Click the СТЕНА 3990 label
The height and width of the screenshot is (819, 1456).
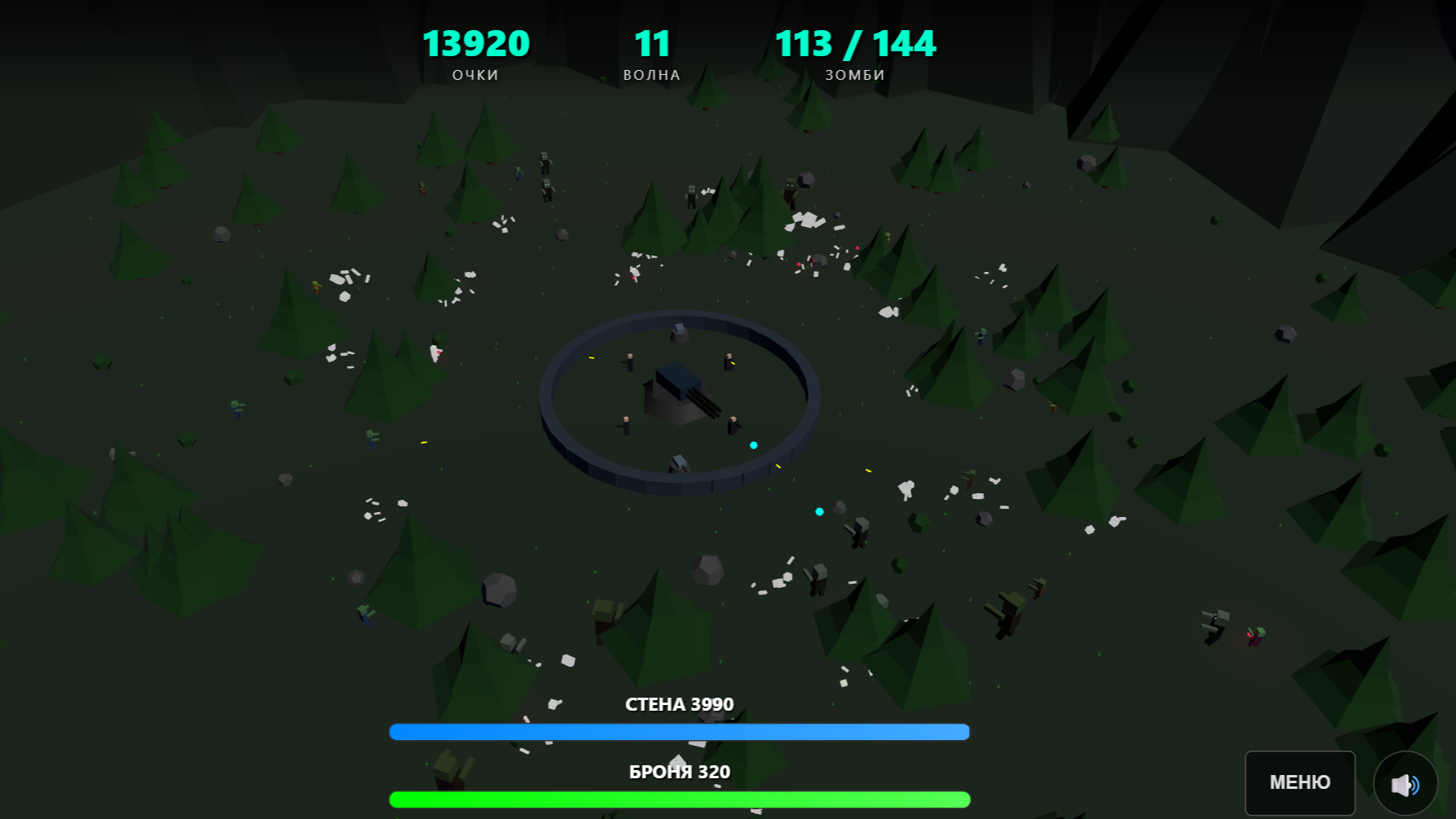click(x=678, y=704)
